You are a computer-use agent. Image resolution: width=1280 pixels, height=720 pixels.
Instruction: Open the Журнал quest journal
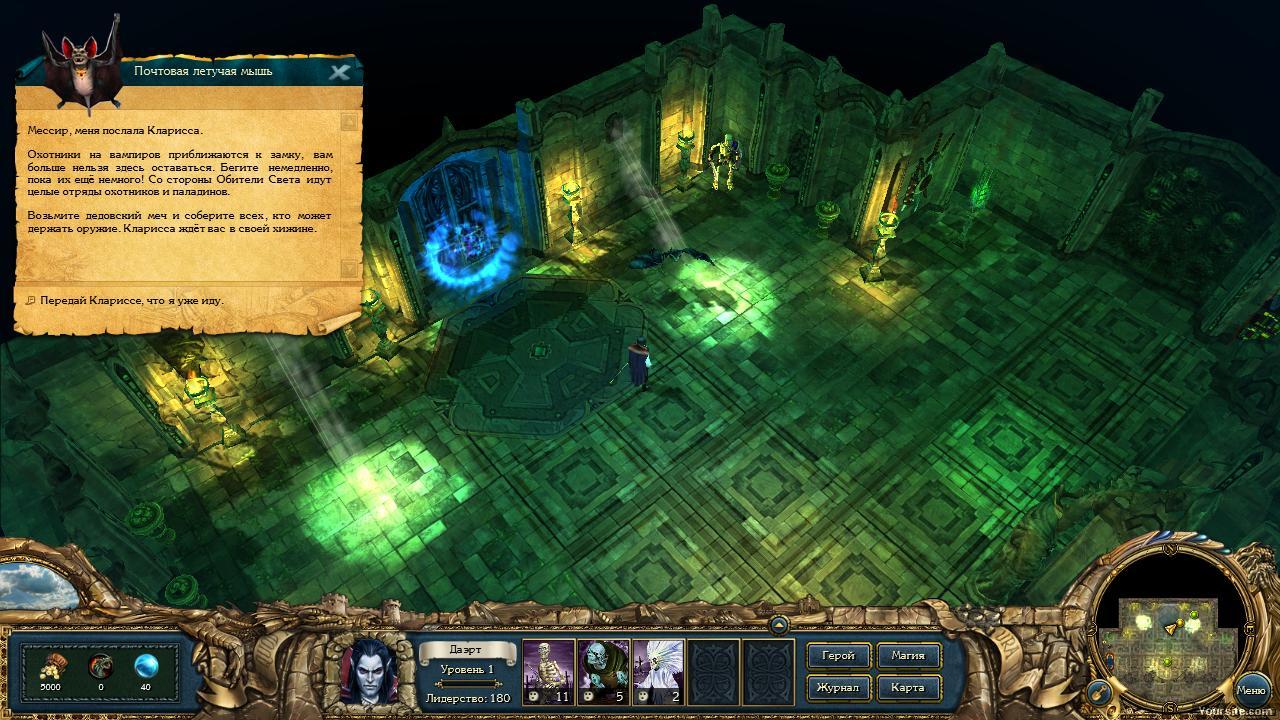[x=838, y=688]
